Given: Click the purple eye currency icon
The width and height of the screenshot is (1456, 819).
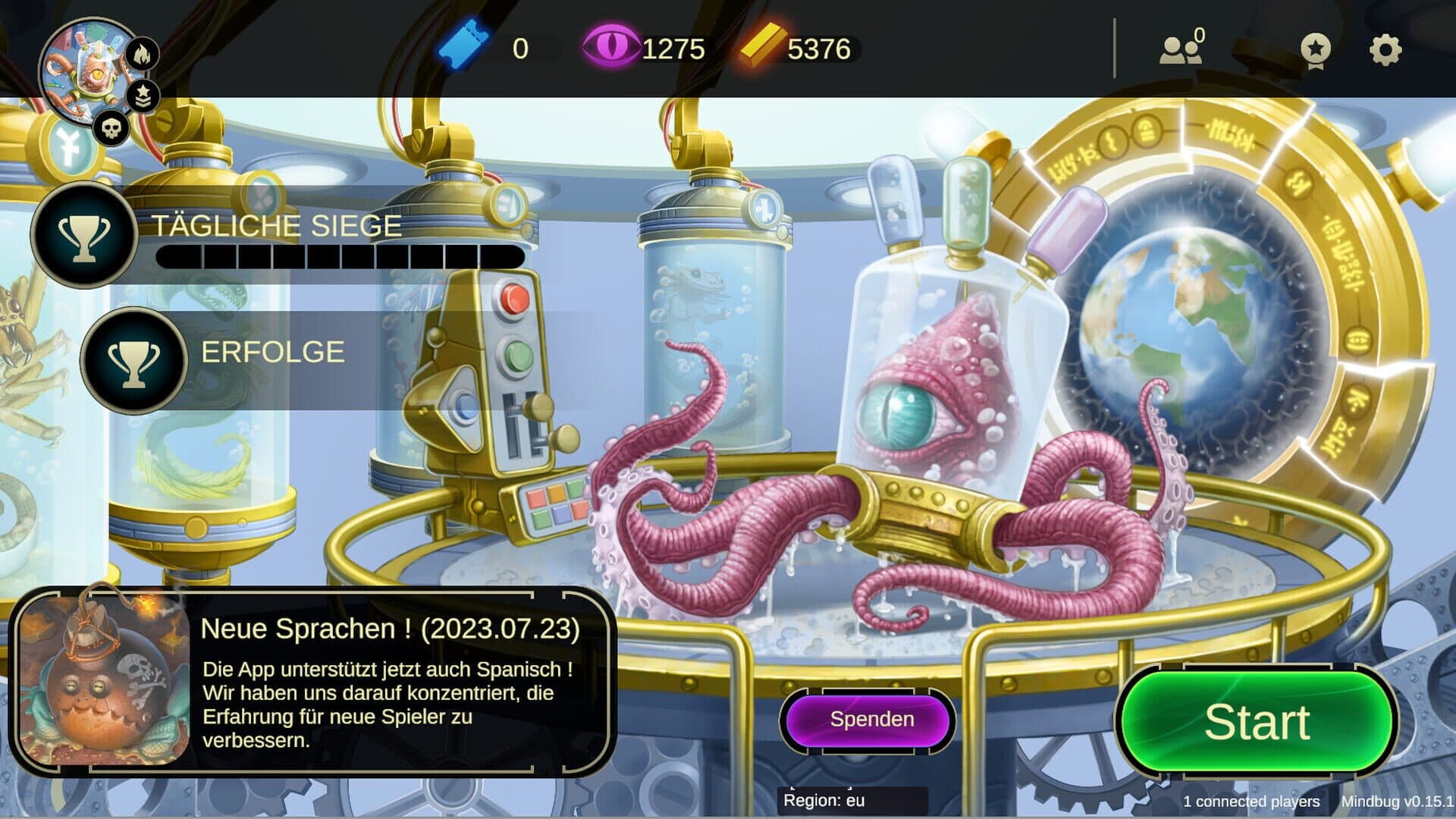Looking at the screenshot, I should pyautogui.click(x=610, y=47).
